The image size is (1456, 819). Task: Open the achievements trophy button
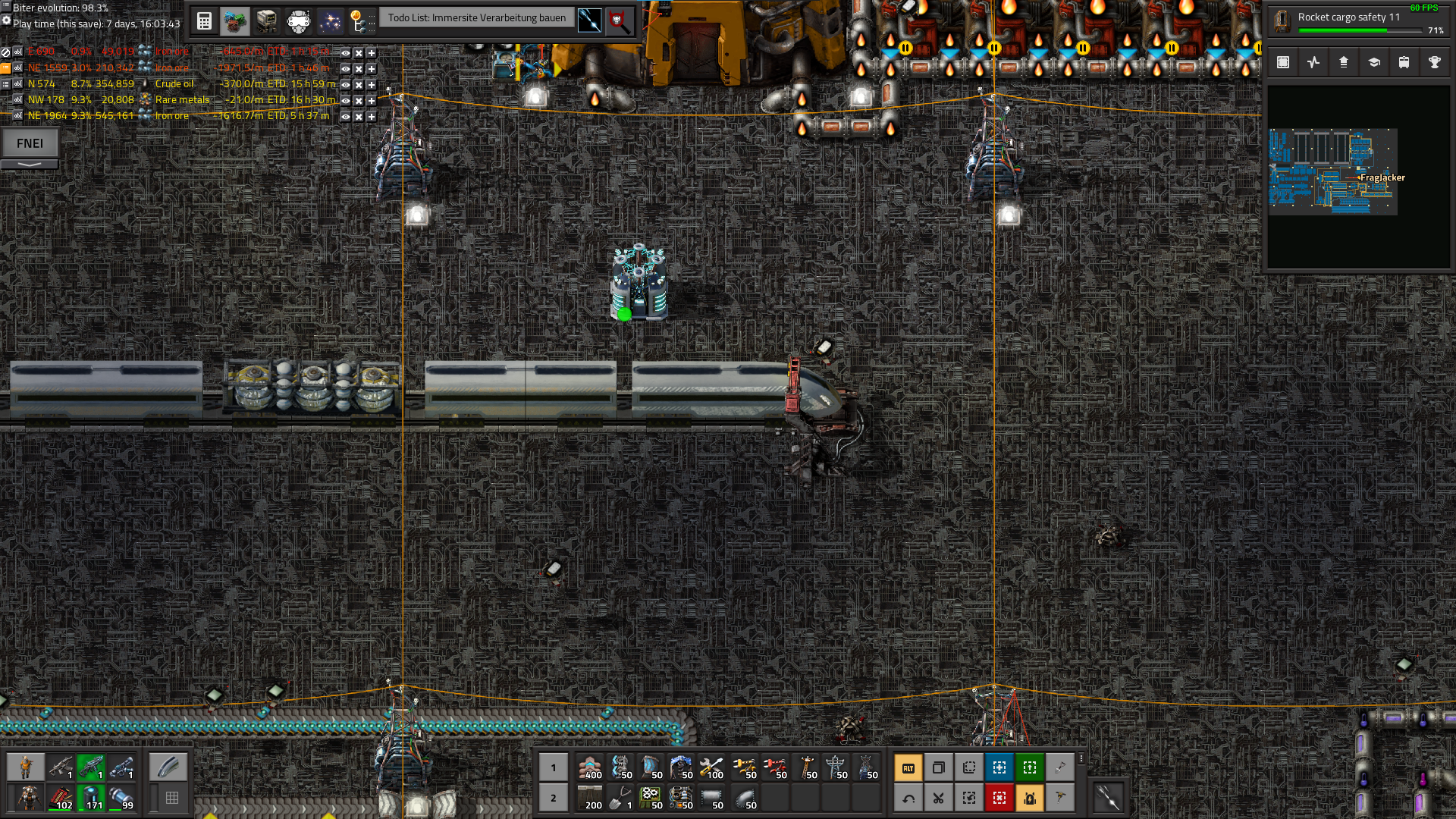(1434, 63)
